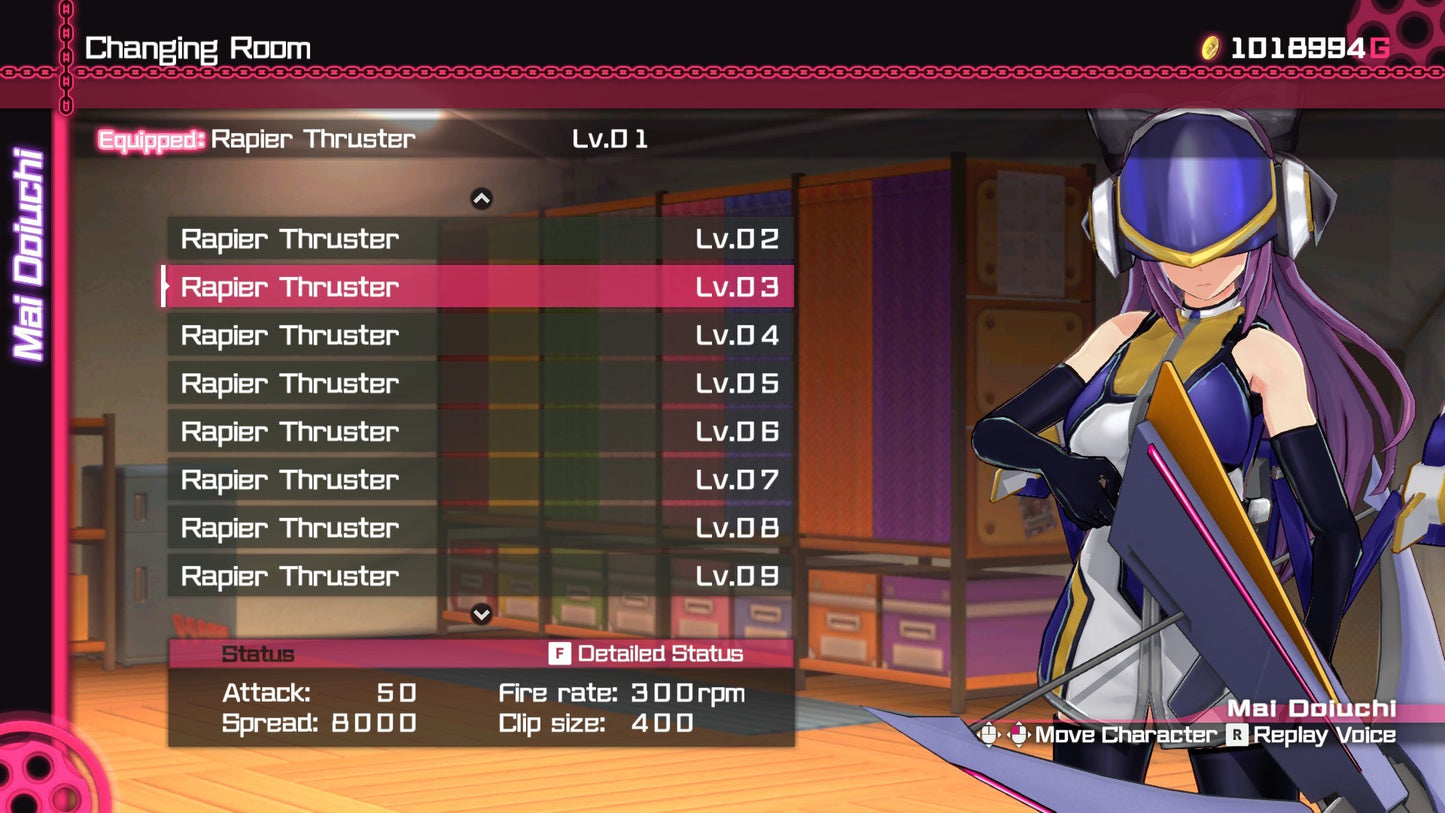Image resolution: width=1445 pixels, height=813 pixels.
Task: Pick the Rapier Thruster Lv.04 weapon
Action: click(479, 335)
